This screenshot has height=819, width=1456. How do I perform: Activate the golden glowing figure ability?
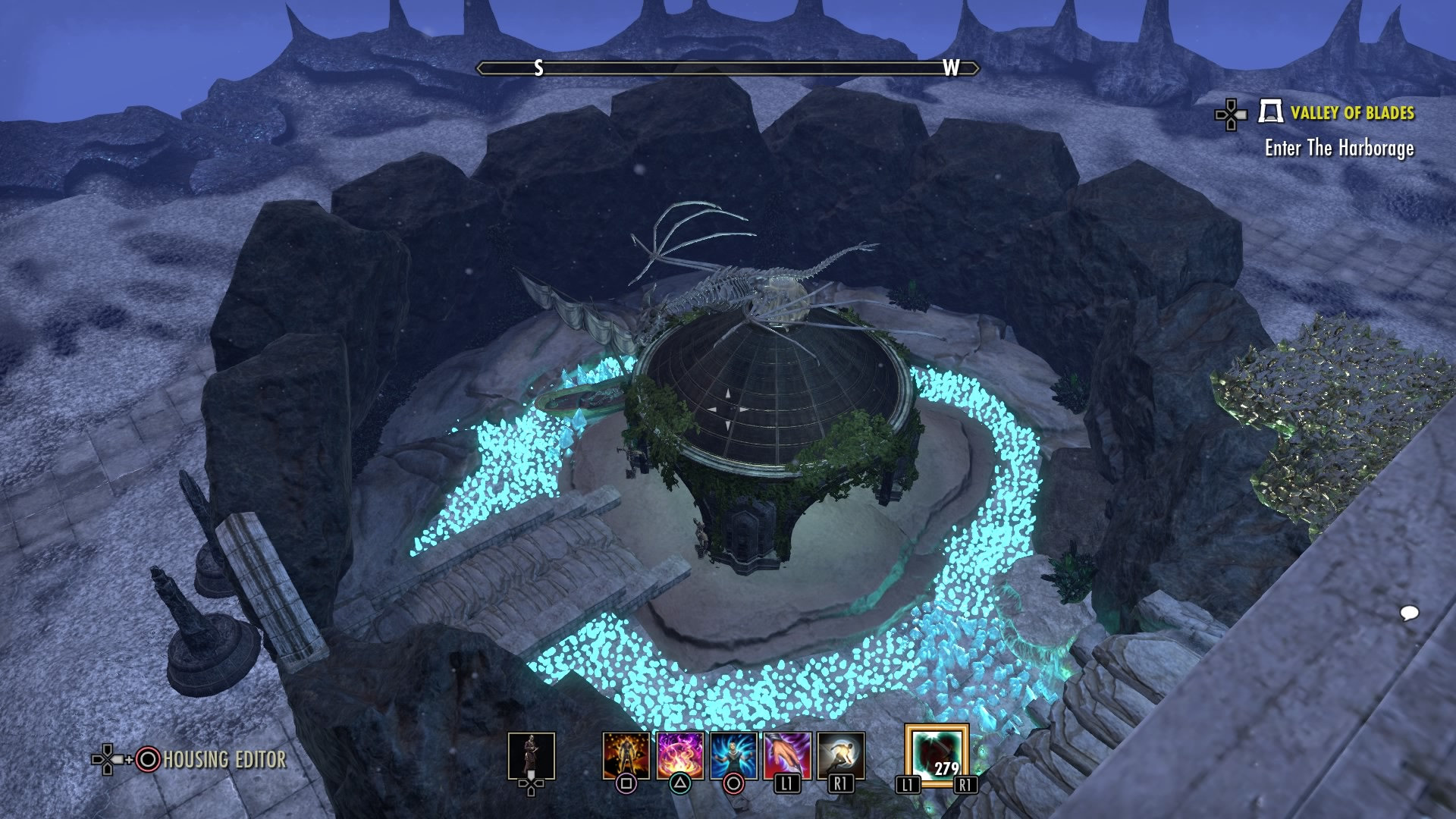pos(626,756)
